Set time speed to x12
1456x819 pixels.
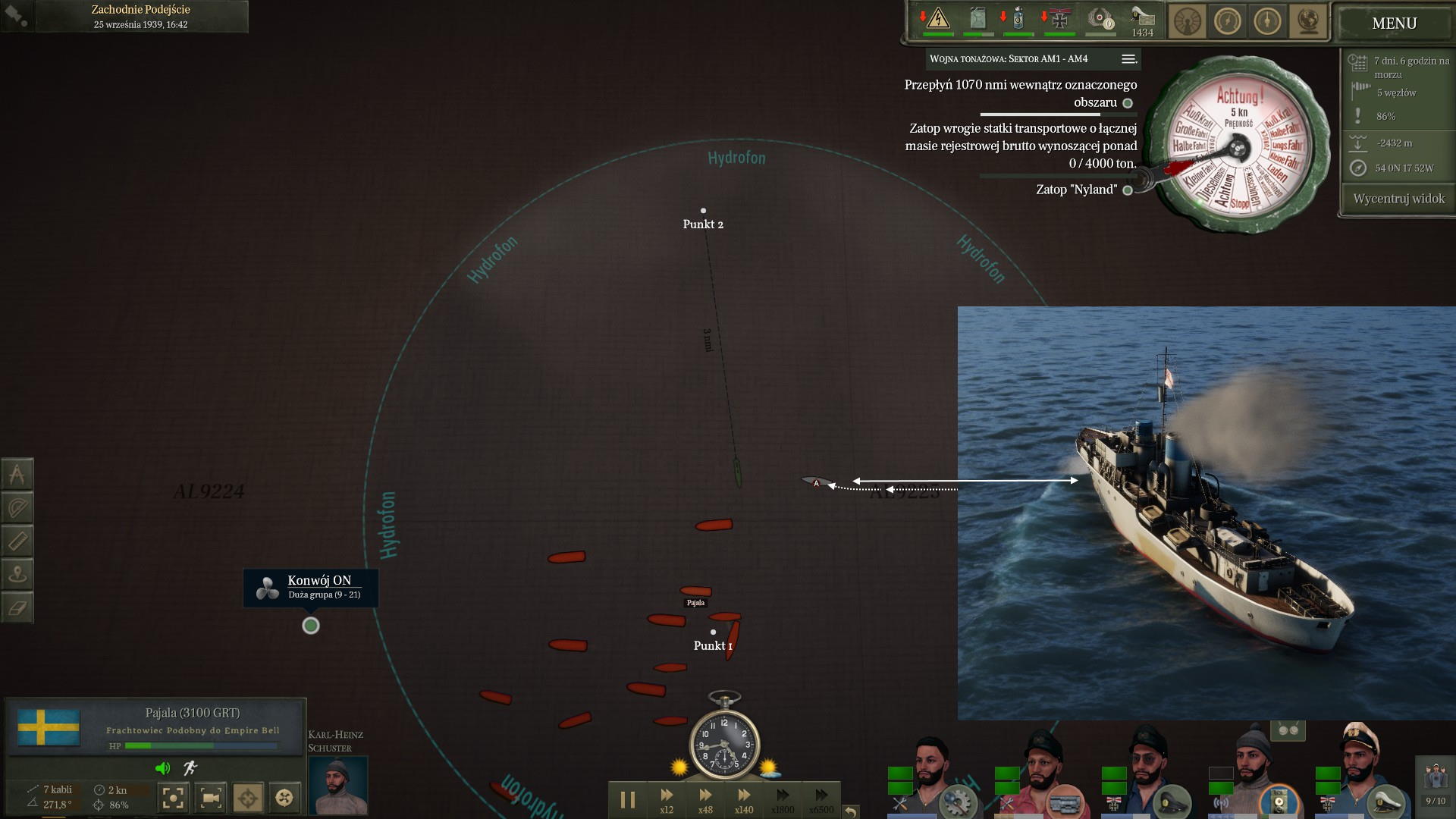tap(667, 799)
